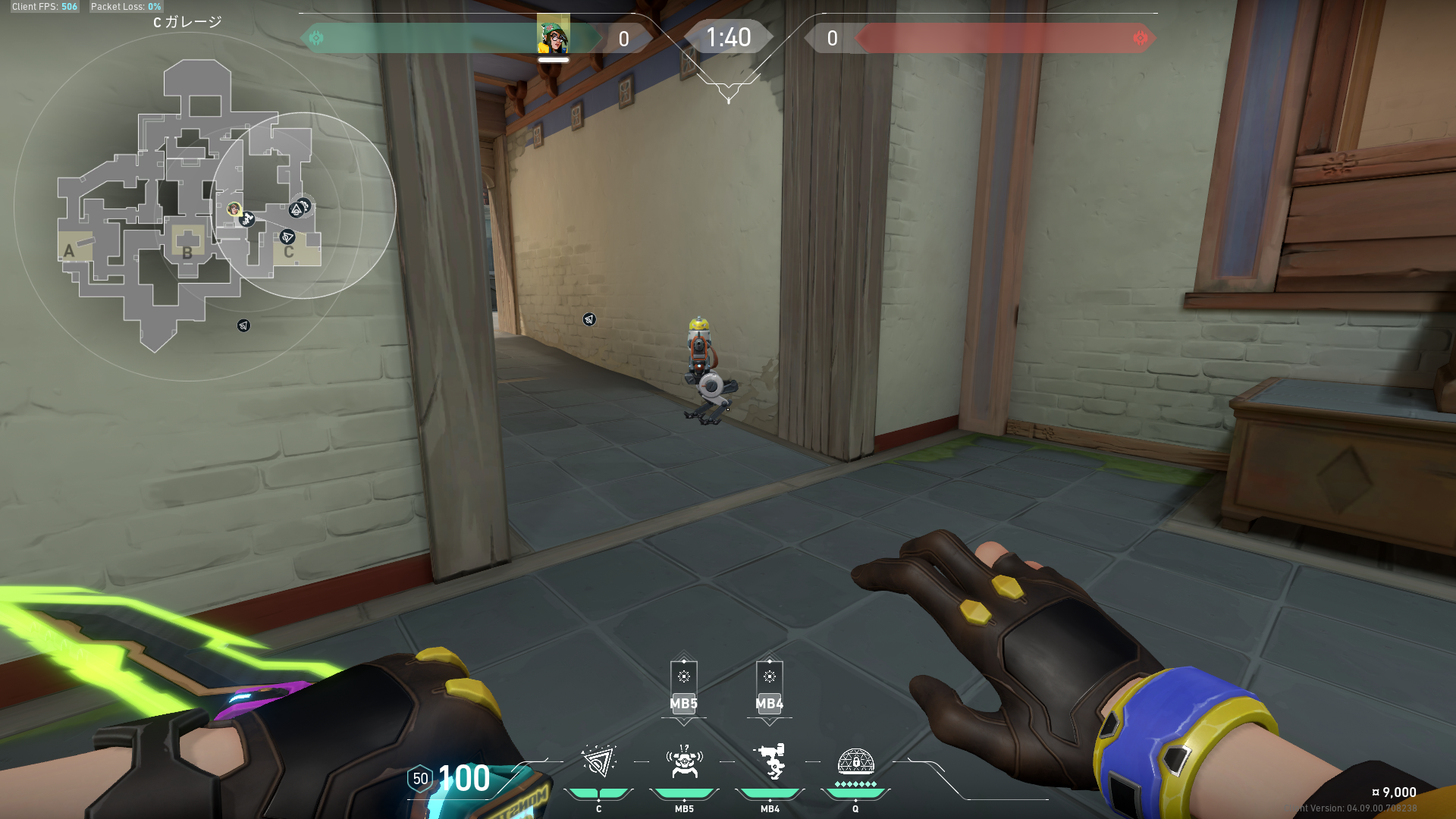Trigger the Lockdown ultimate dome icon
This screenshot has width=1456, height=819.
click(x=855, y=762)
